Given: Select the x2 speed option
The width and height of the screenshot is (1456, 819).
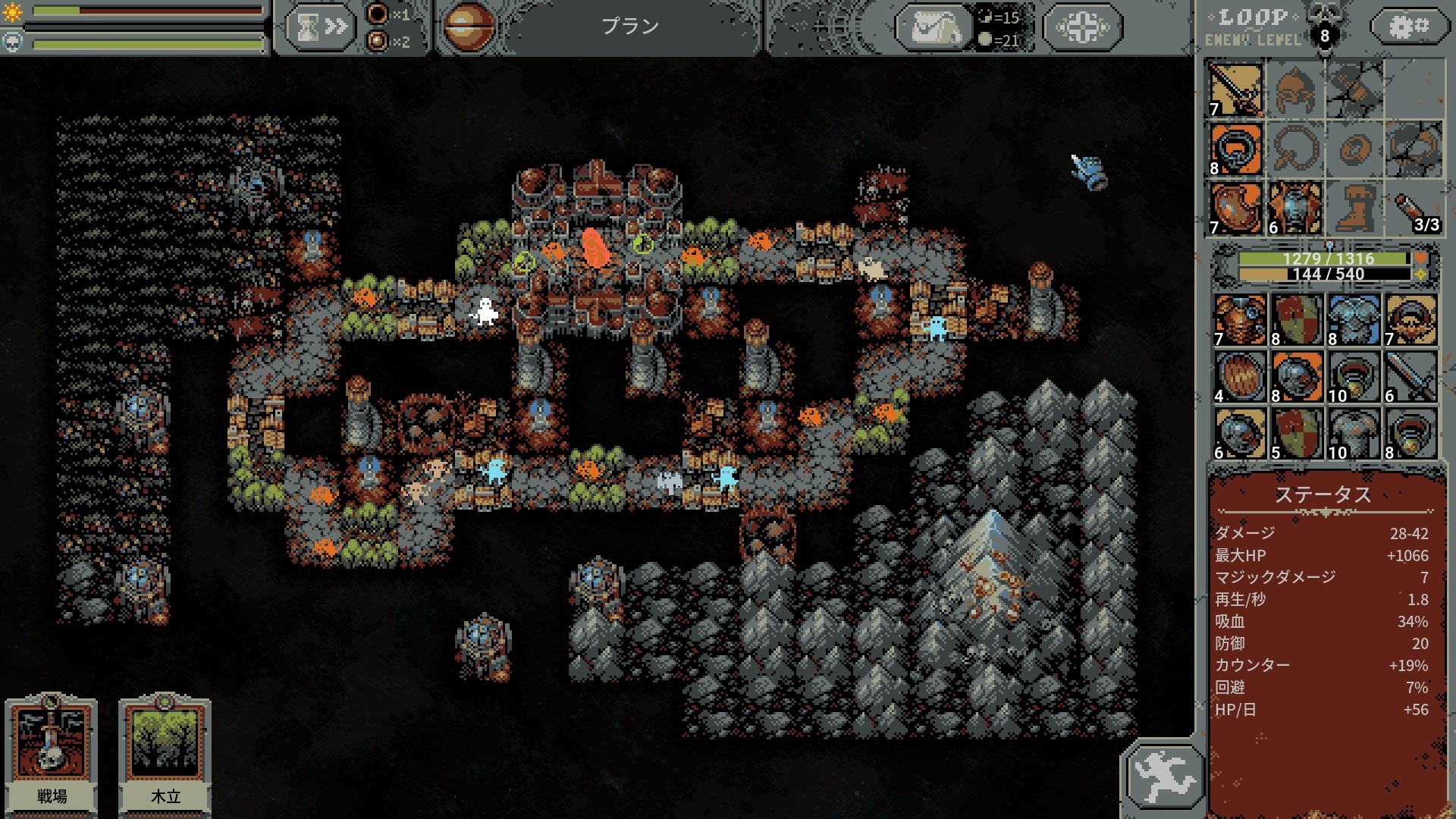Looking at the screenshot, I should [378, 41].
